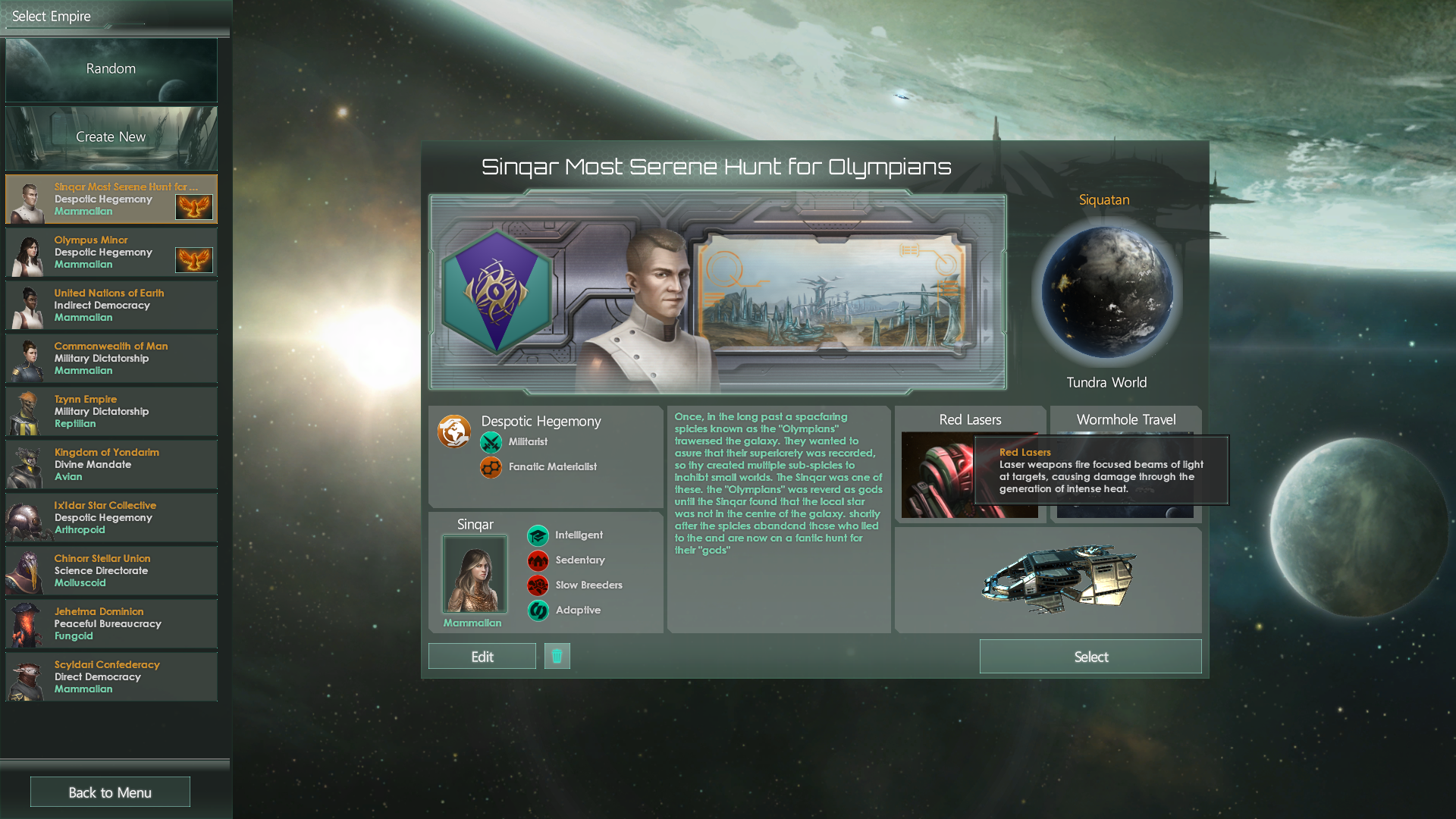The height and width of the screenshot is (819, 1456).
Task: Click the Despotic Hegemony government icon
Action: tap(453, 432)
